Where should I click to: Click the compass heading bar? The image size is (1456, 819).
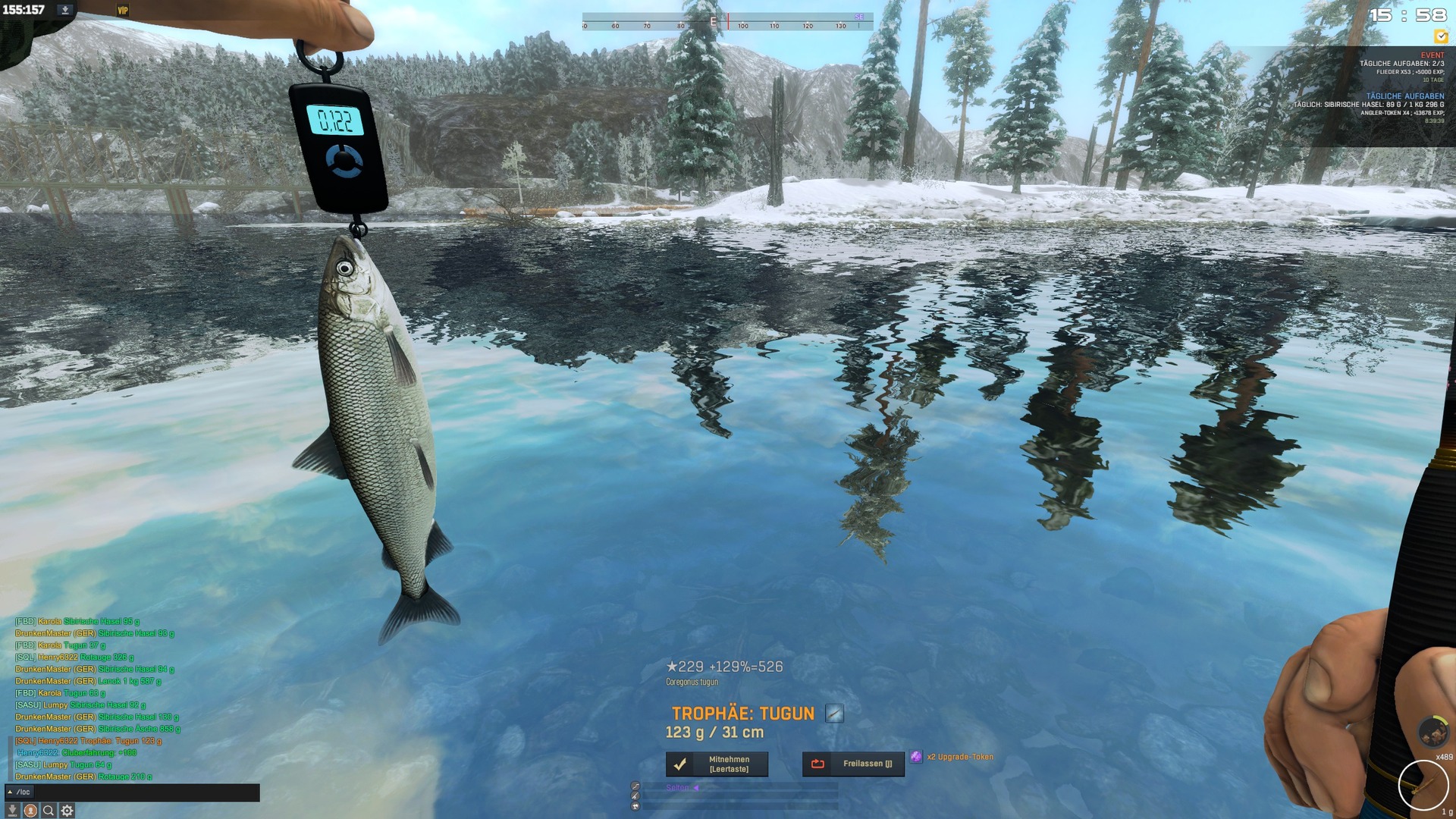pos(727,21)
